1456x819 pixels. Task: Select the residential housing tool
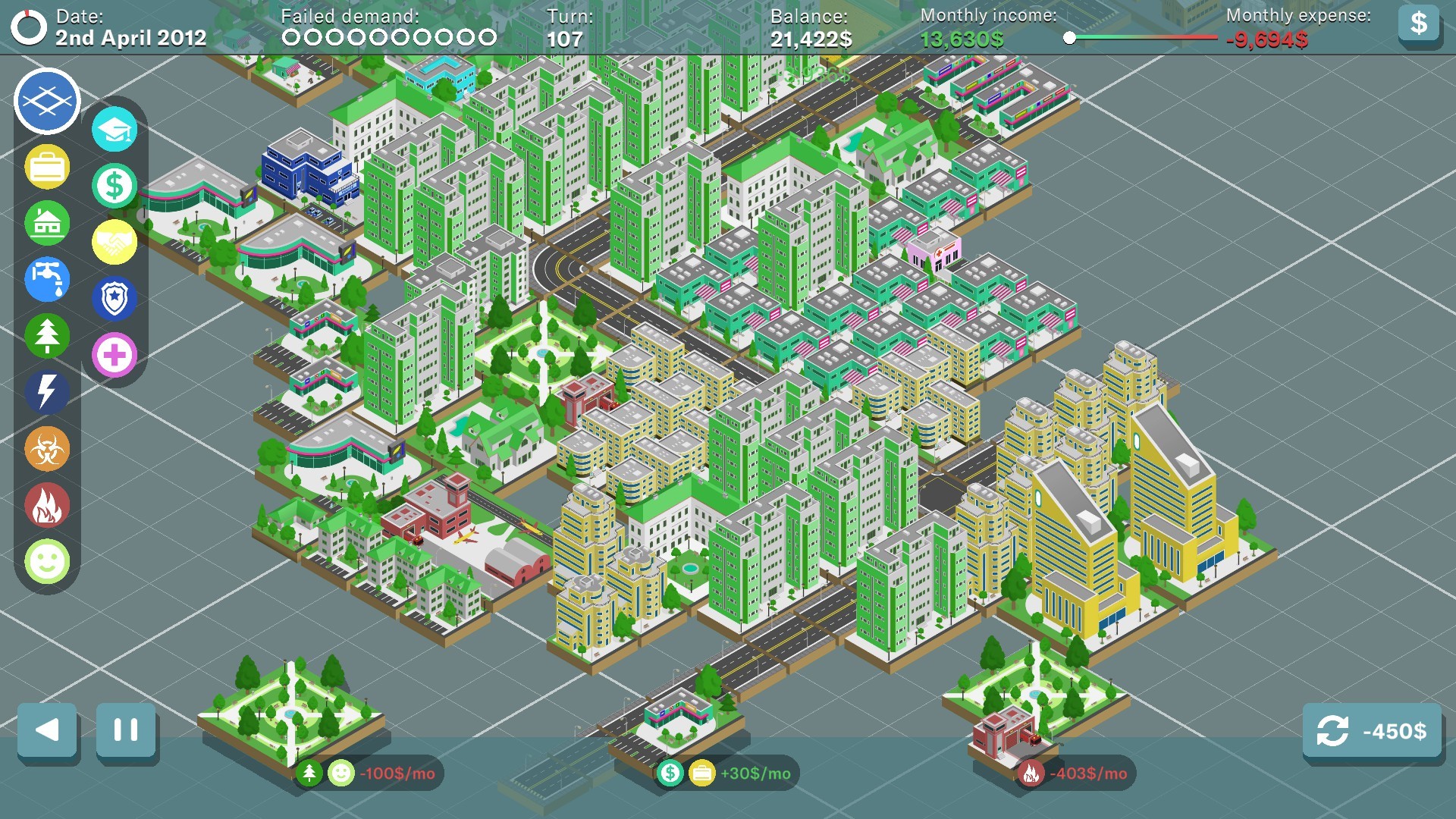pos(46,224)
